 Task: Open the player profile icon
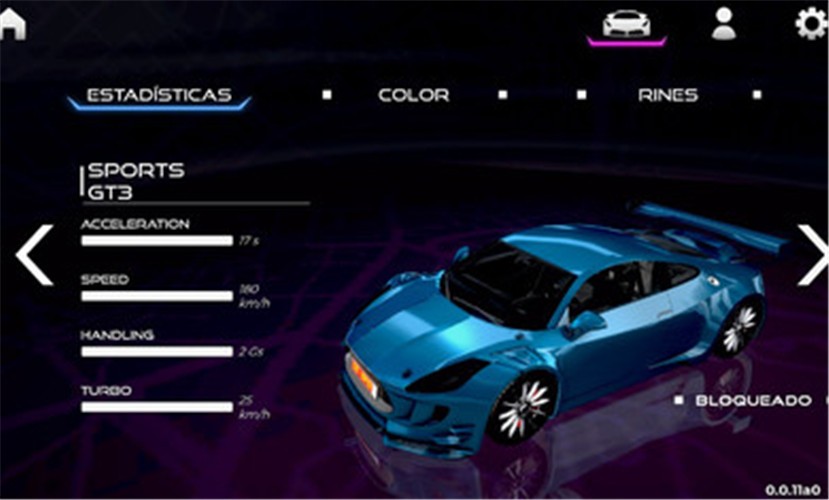[x=723, y=23]
